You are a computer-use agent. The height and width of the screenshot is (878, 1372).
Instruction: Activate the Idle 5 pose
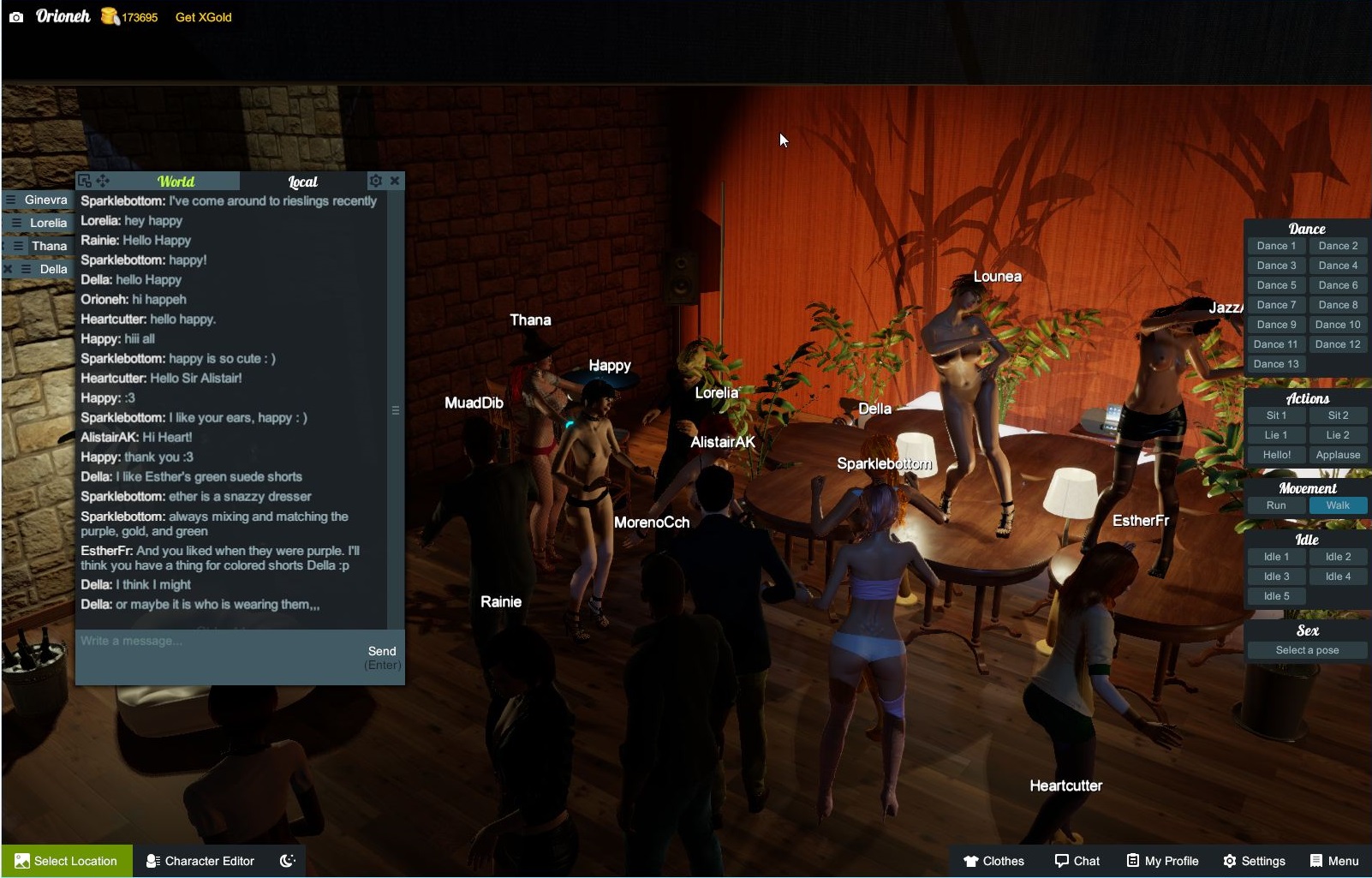coord(1276,596)
